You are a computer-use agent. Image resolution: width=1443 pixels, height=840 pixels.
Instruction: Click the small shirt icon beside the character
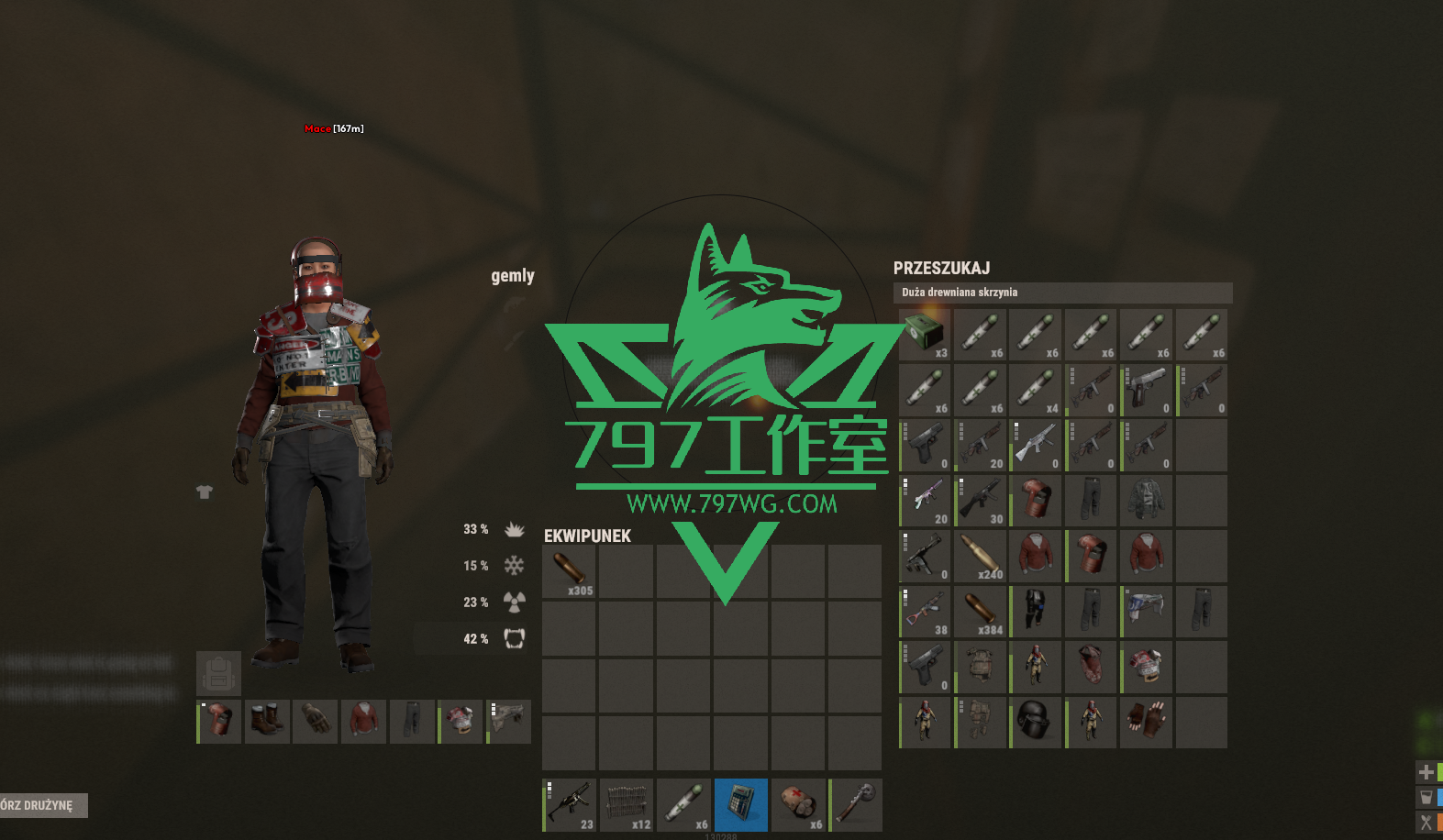coord(205,492)
